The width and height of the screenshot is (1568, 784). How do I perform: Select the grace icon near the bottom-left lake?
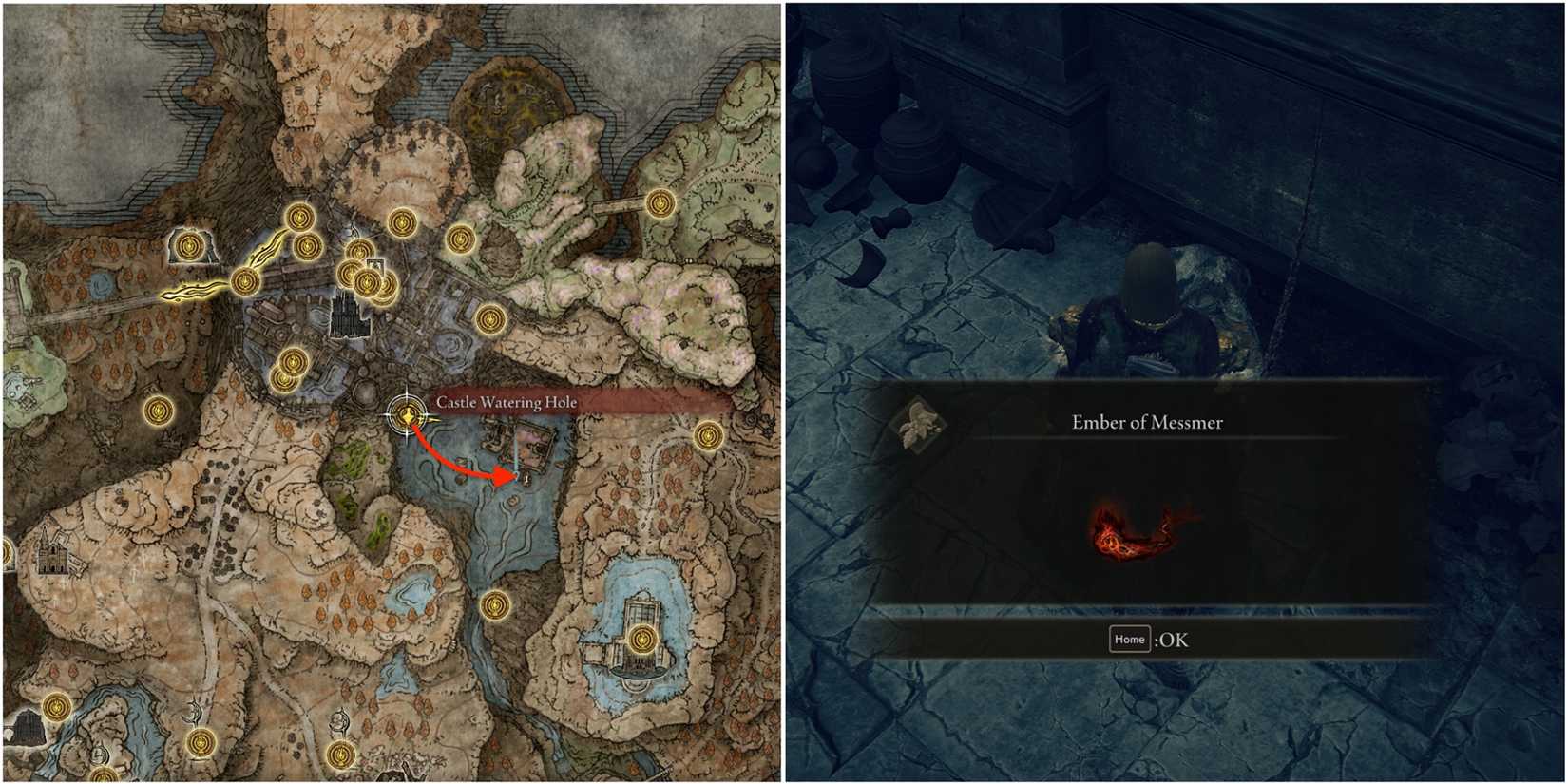point(55,706)
